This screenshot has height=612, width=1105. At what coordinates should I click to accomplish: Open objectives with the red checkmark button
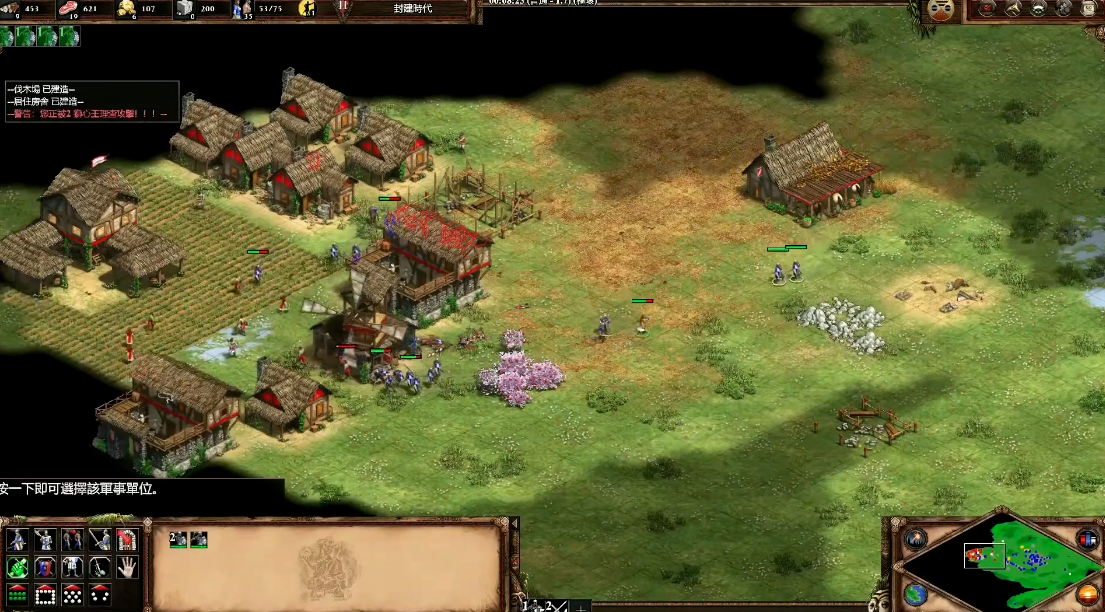(987, 9)
